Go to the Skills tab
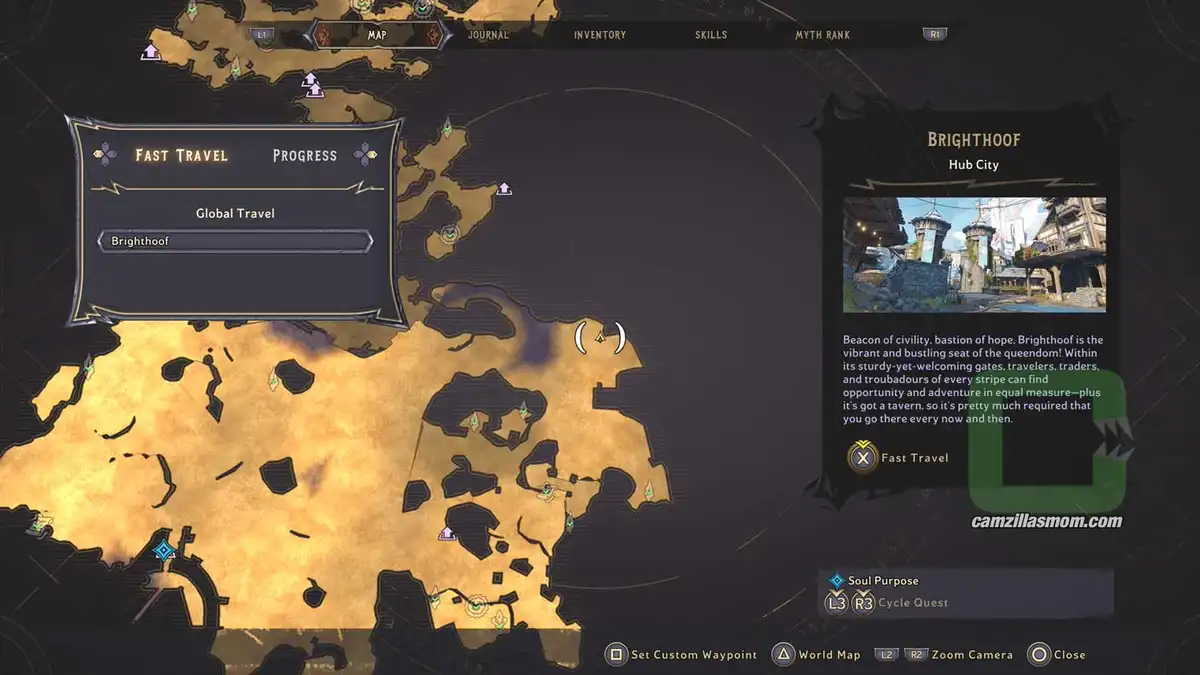This screenshot has height=675, width=1200. tap(711, 35)
